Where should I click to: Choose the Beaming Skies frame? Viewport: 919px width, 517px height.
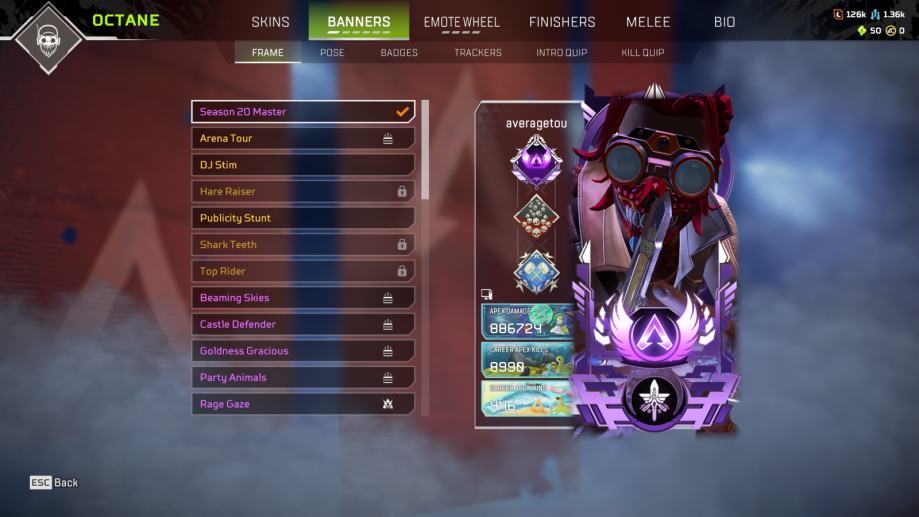pyautogui.click(x=303, y=298)
